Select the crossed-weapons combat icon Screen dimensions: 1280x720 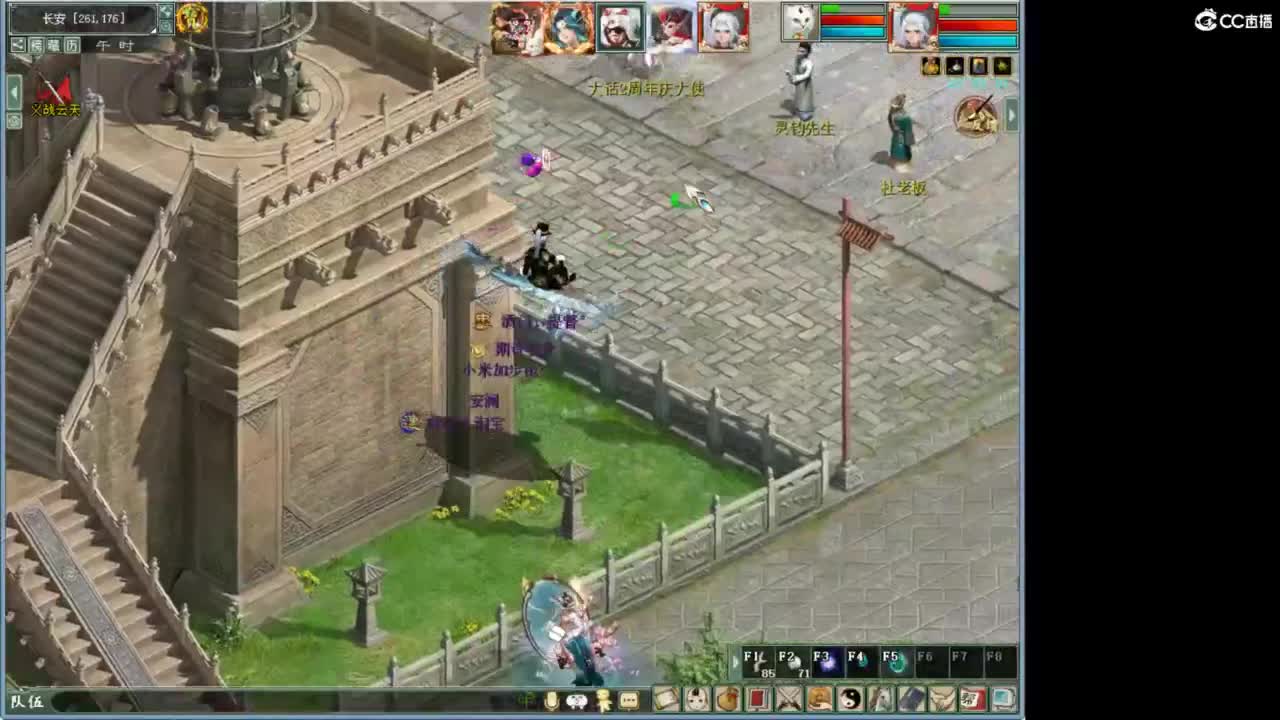click(x=789, y=698)
